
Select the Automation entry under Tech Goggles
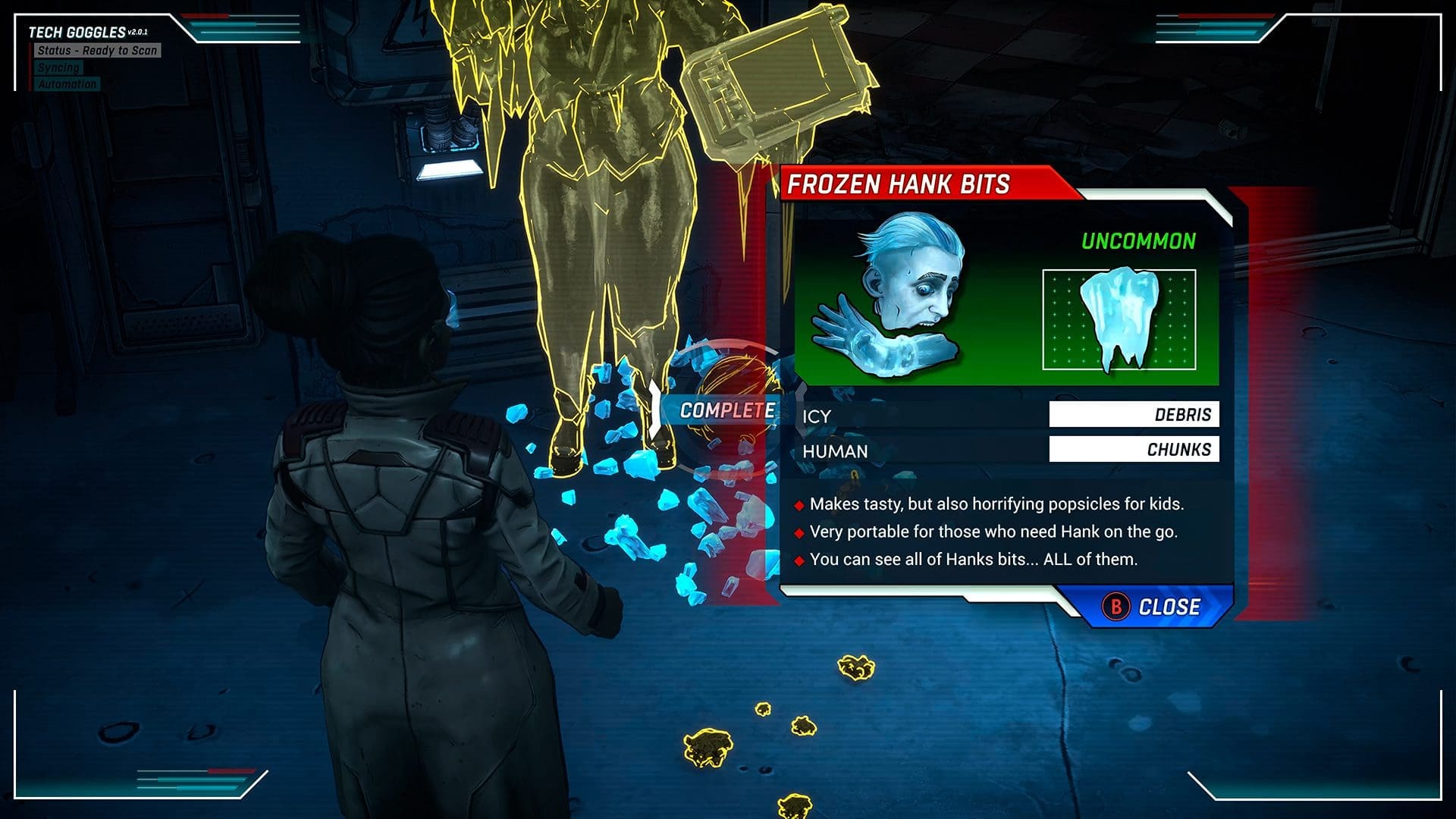(x=67, y=84)
